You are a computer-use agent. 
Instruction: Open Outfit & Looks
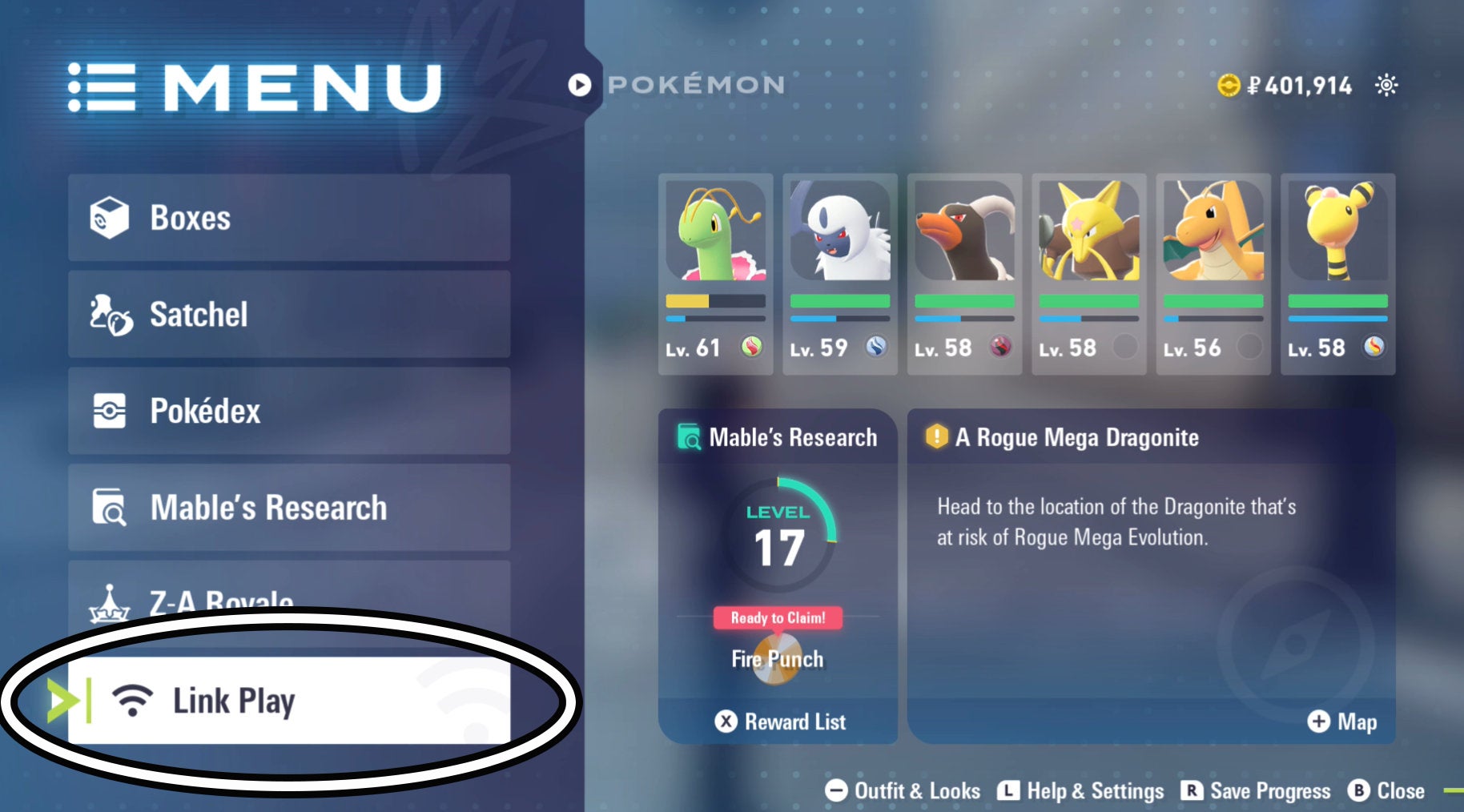tap(903, 791)
